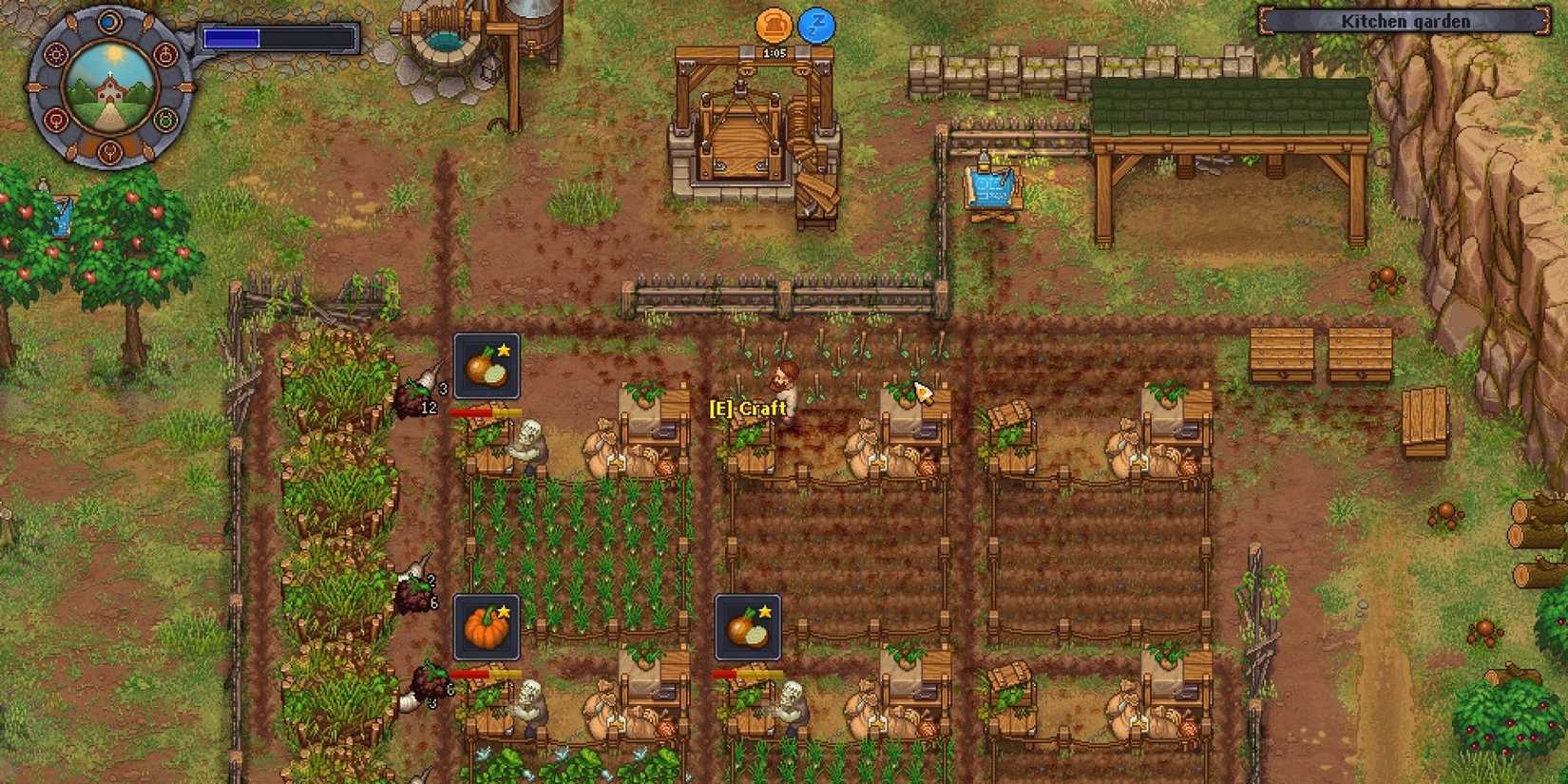Click the purple symbol on the clock's left ring

[57, 54]
